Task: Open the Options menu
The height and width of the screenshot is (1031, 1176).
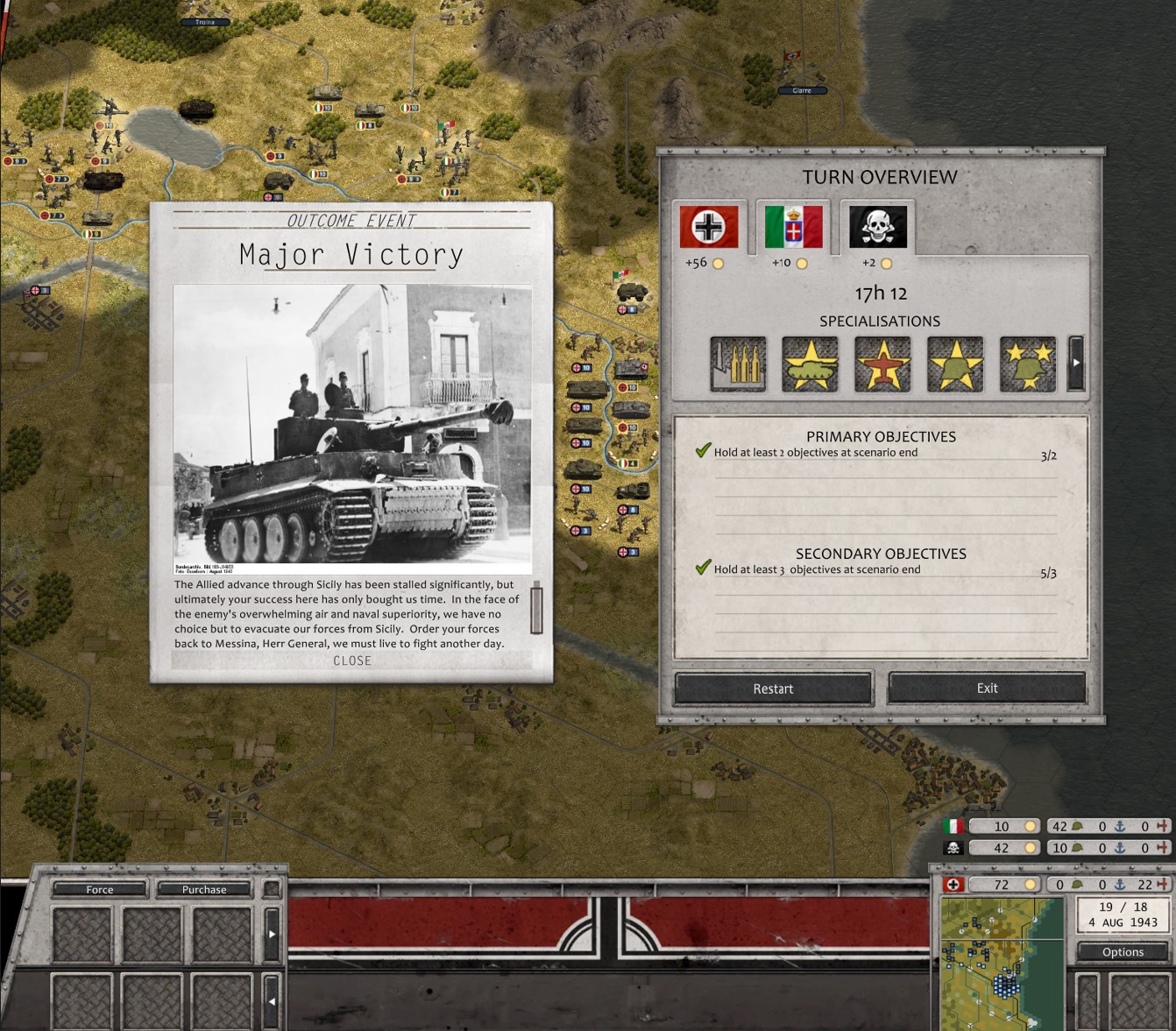Action: coord(1123,951)
